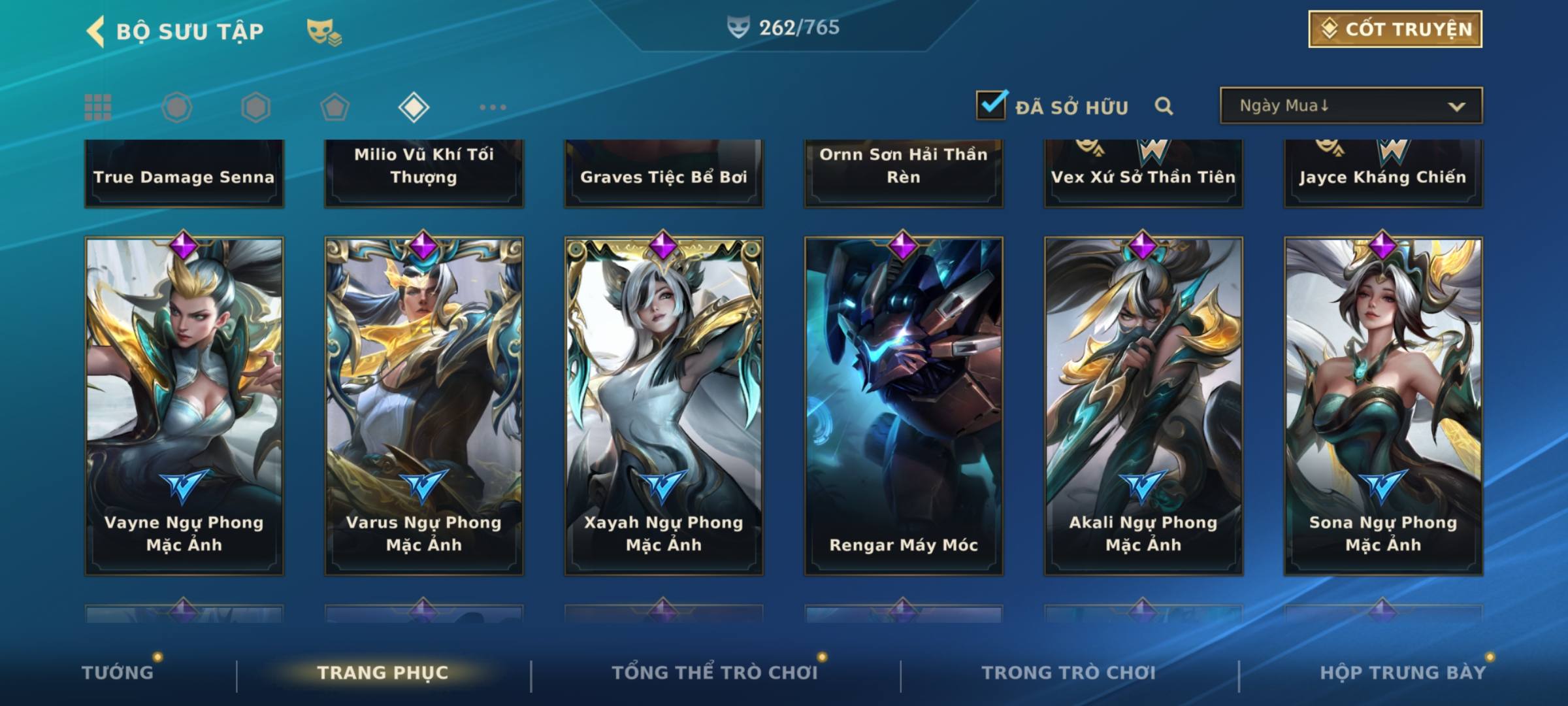Open Akali Ngự Phong Mặc Ảnh skin
This screenshot has width=1568, height=706.
coord(1143,405)
